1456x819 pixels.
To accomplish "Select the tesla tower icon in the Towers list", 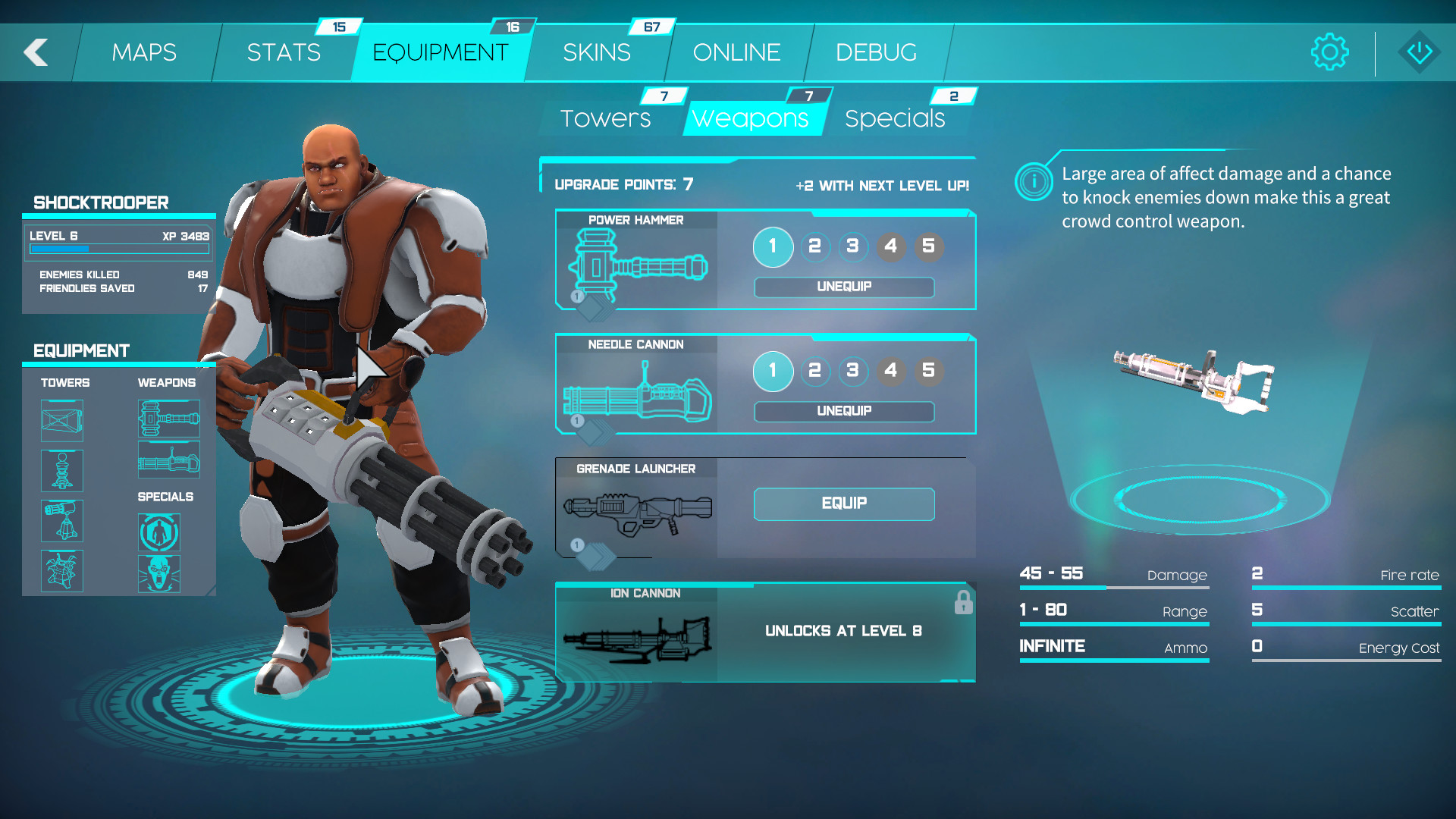I will 61,470.
